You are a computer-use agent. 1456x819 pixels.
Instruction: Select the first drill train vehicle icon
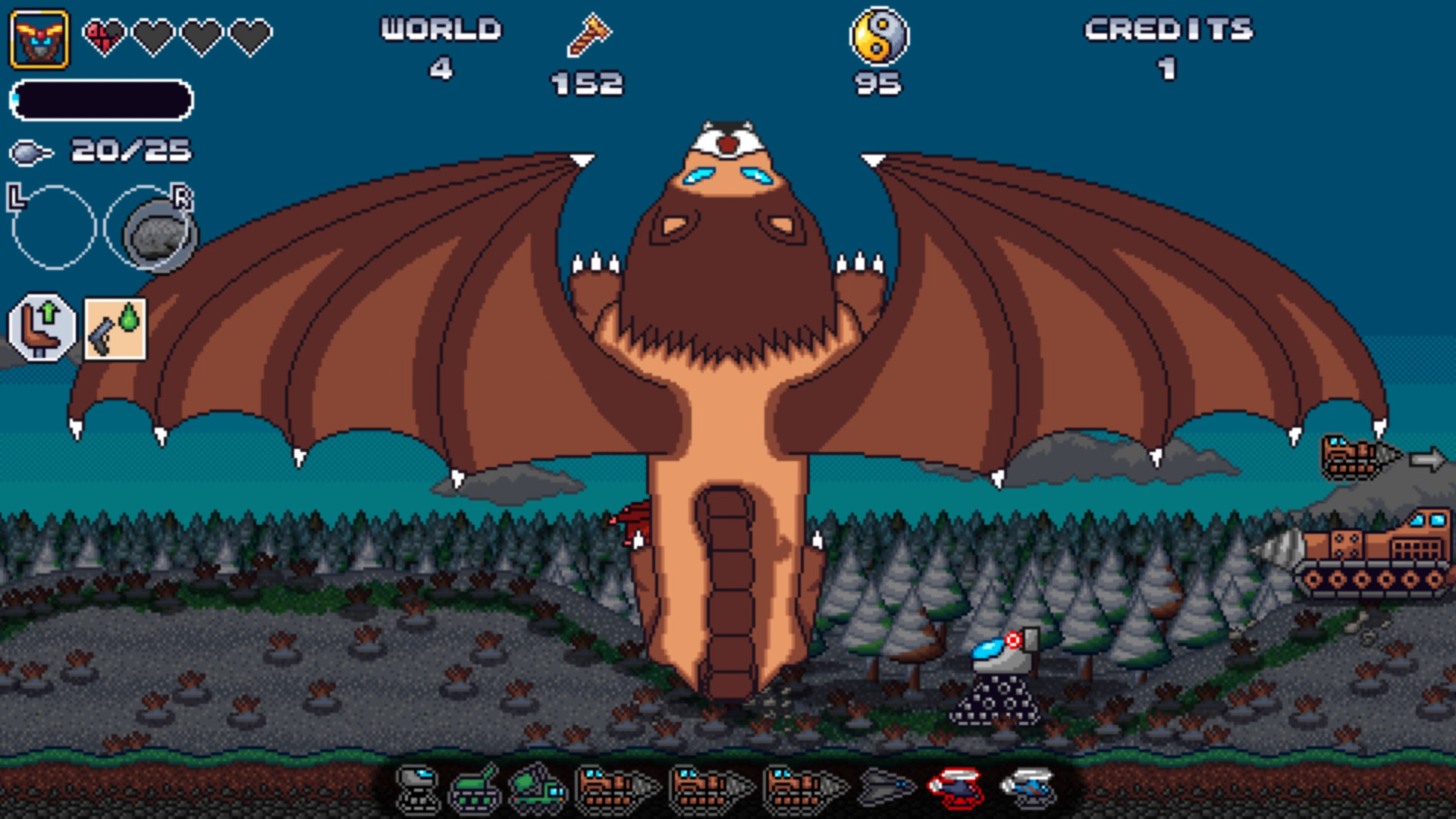617,789
